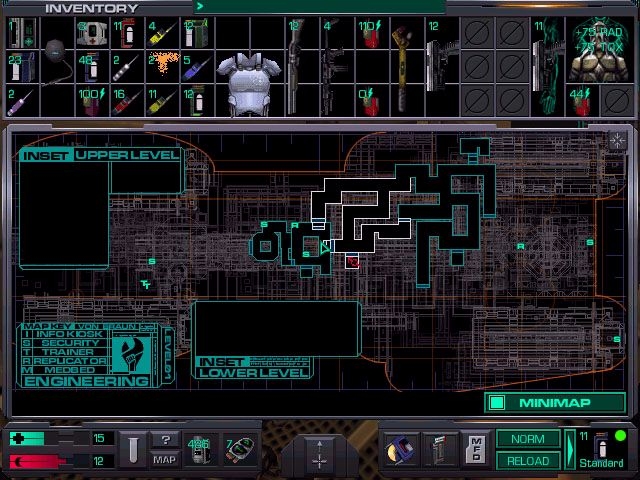The height and width of the screenshot is (480, 640).
Task: Open the MAP button in the bottom bar
Action: tap(166, 459)
